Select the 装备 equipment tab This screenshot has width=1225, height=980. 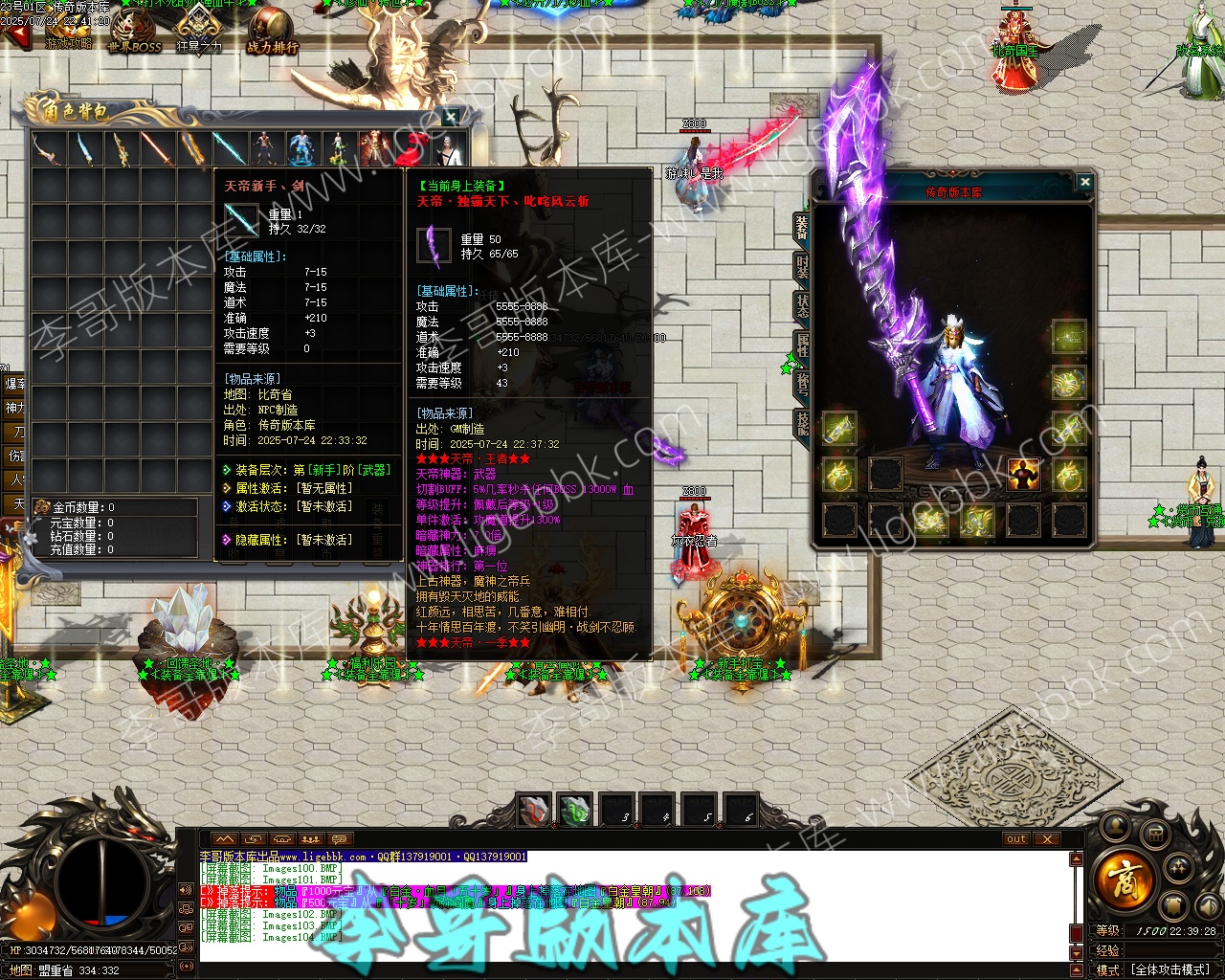click(x=802, y=228)
